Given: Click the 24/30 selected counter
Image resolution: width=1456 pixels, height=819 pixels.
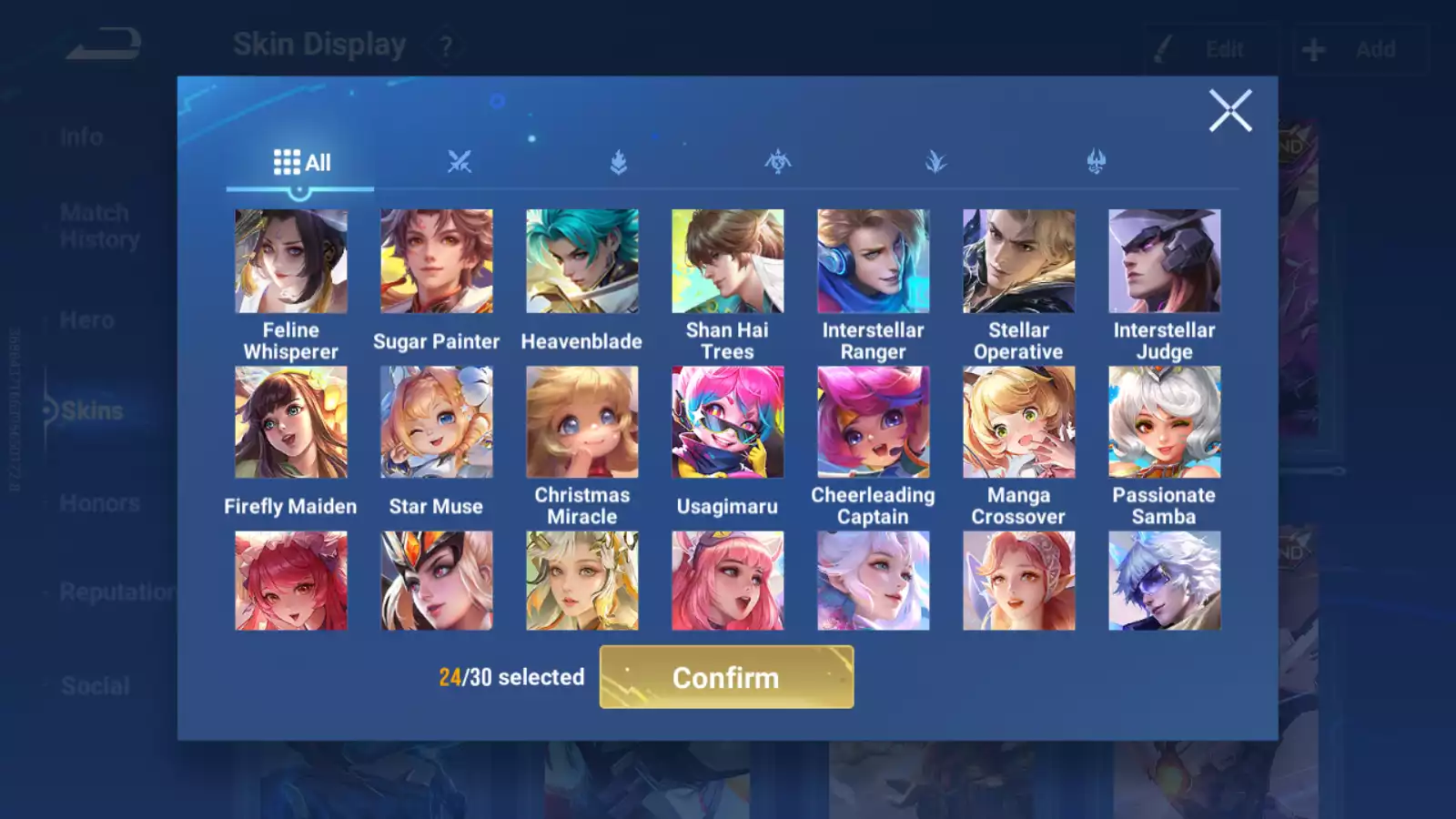Looking at the screenshot, I should pos(510,677).
